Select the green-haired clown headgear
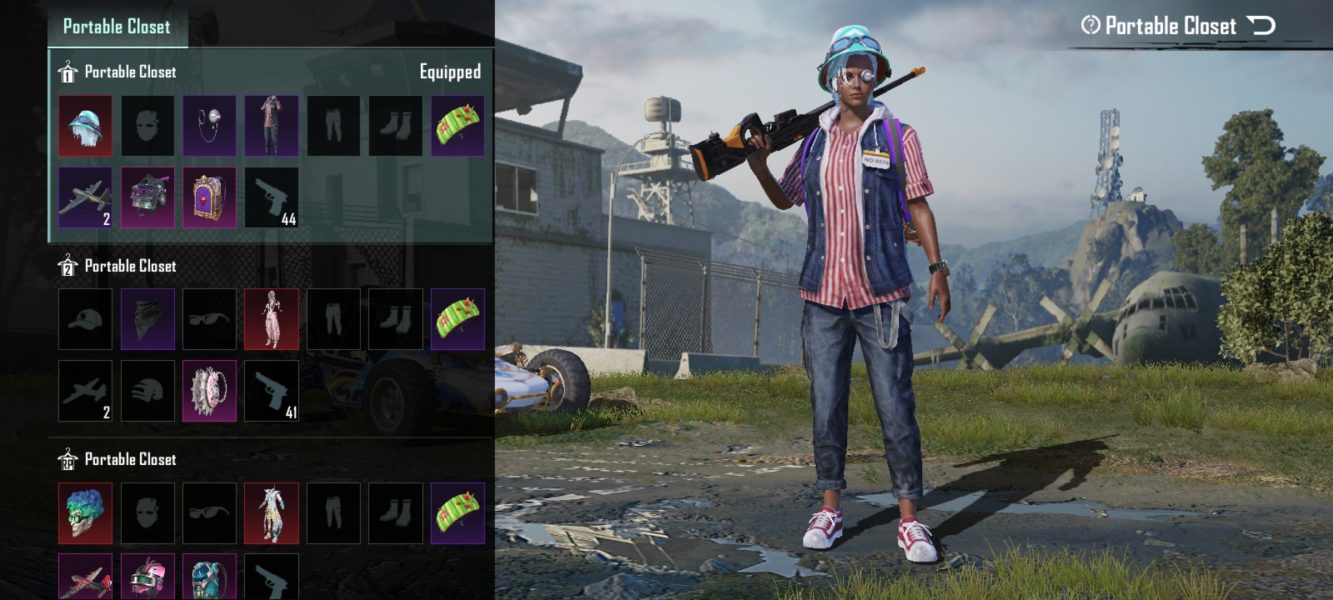1333x600 pixels. point(85,512)
